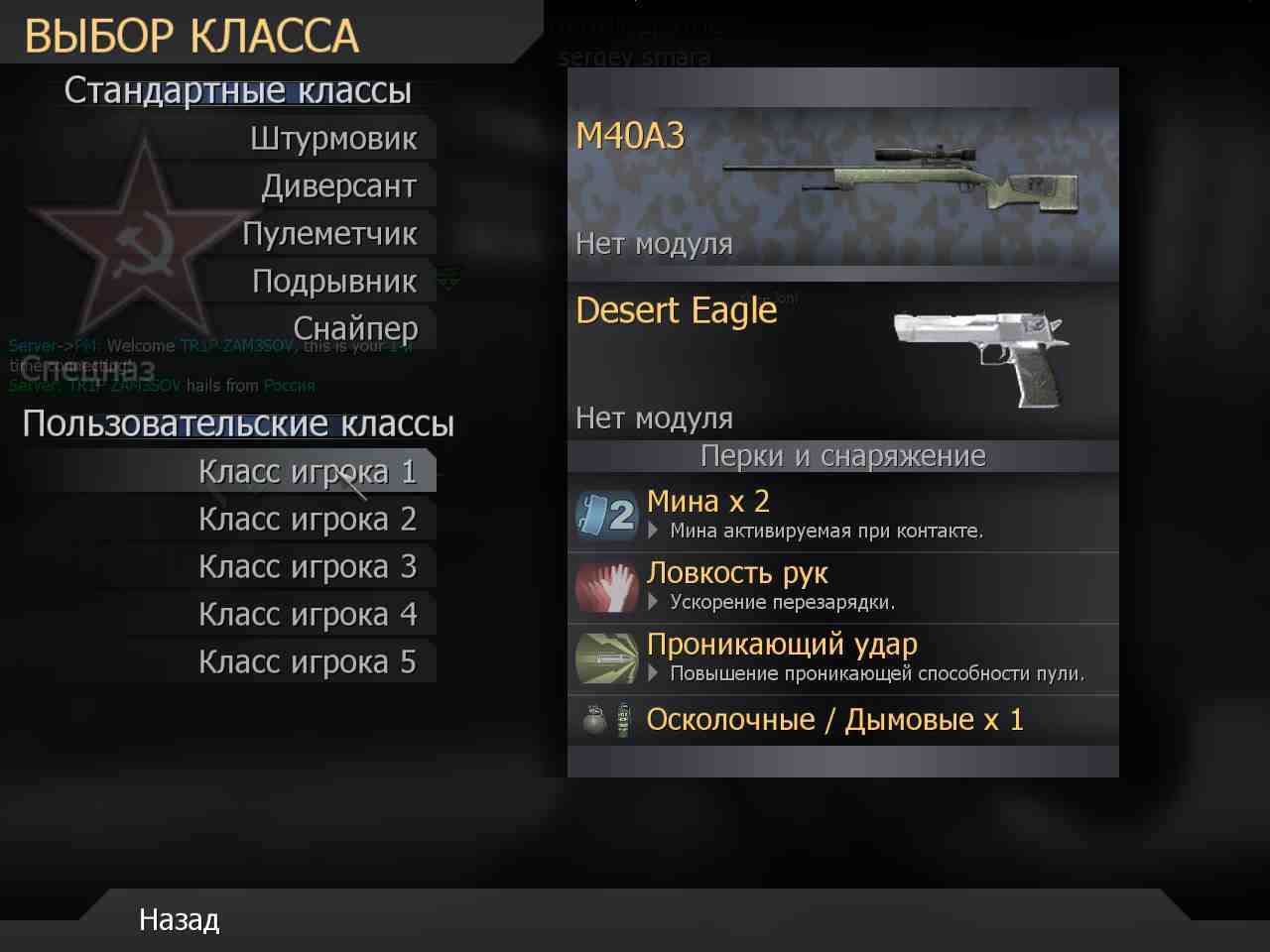Screen dimensions: 1270x952
Task: Open the Нет модуля slot under M40A3
Action: [x=653, y=244]
